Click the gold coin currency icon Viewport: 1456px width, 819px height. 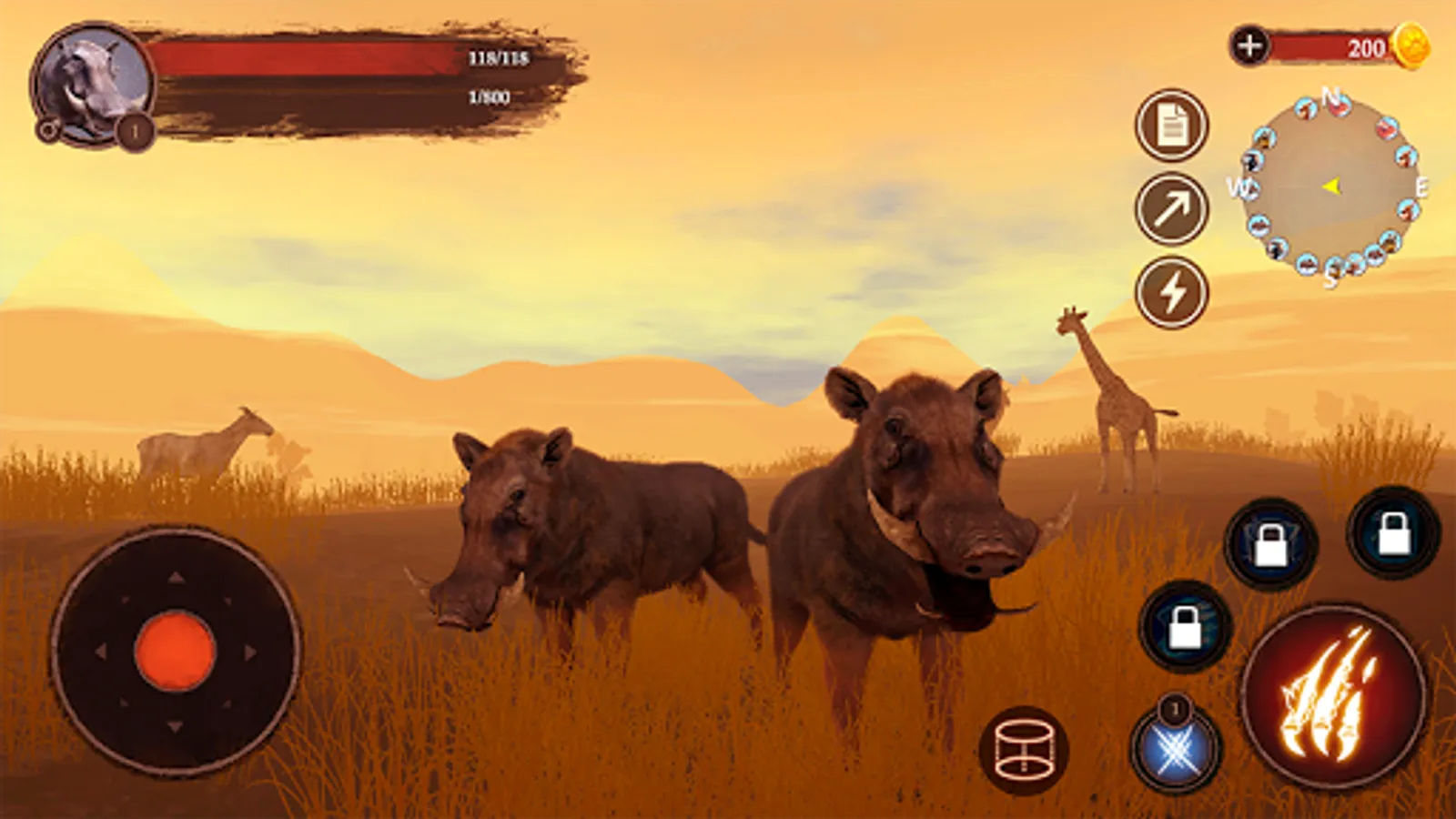pyautogui.click(x=1411, y=45)
